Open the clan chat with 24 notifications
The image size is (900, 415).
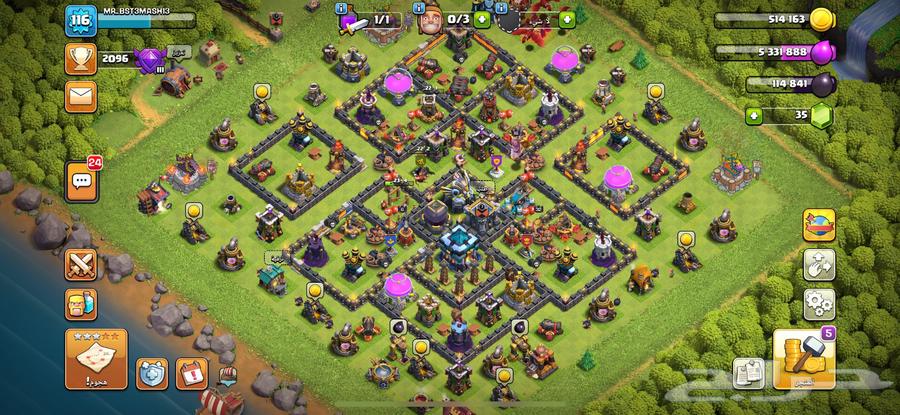[80, 181]
